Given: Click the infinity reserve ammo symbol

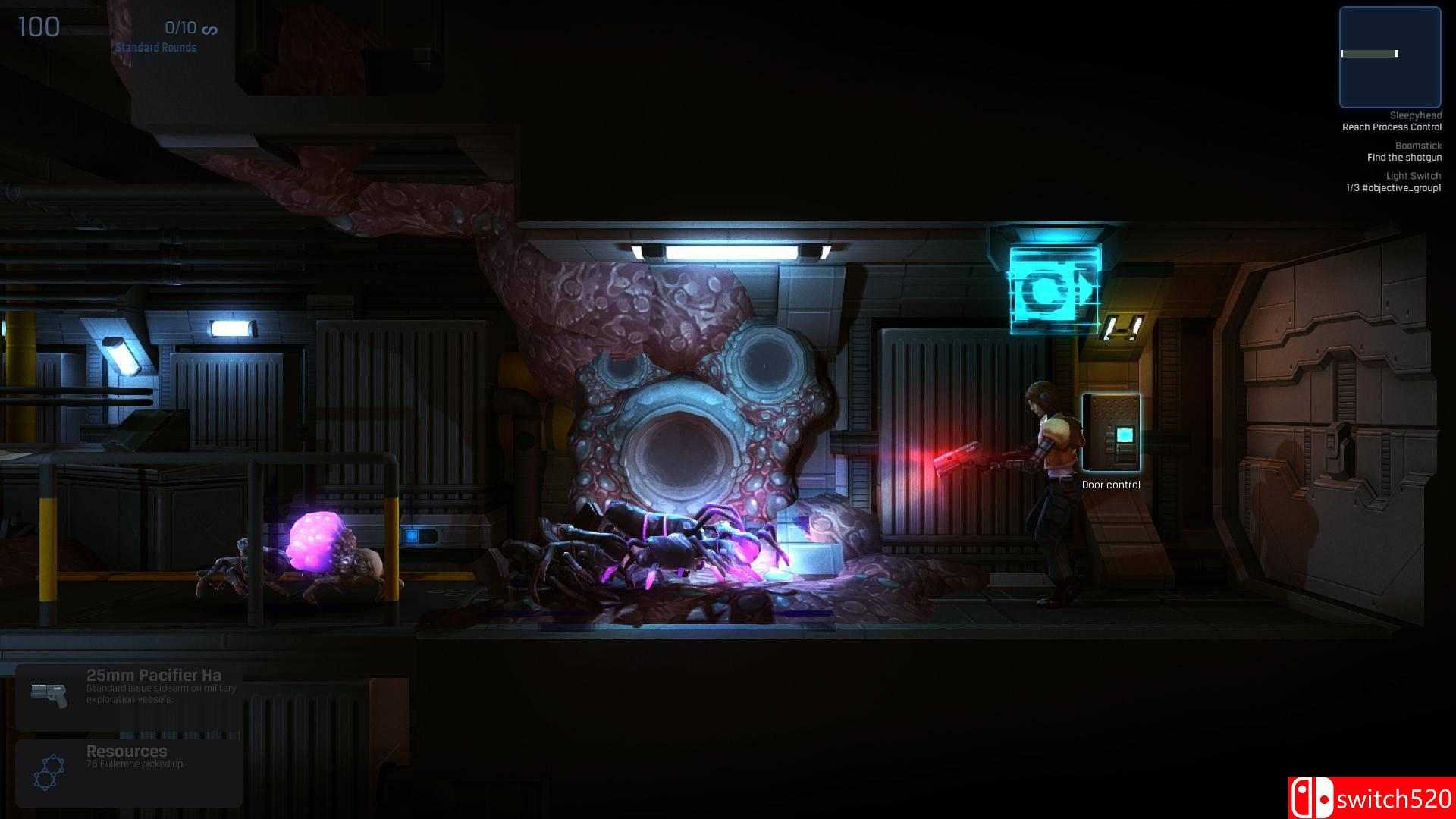Looking at the screenshot, I should (x=210, y=29).
